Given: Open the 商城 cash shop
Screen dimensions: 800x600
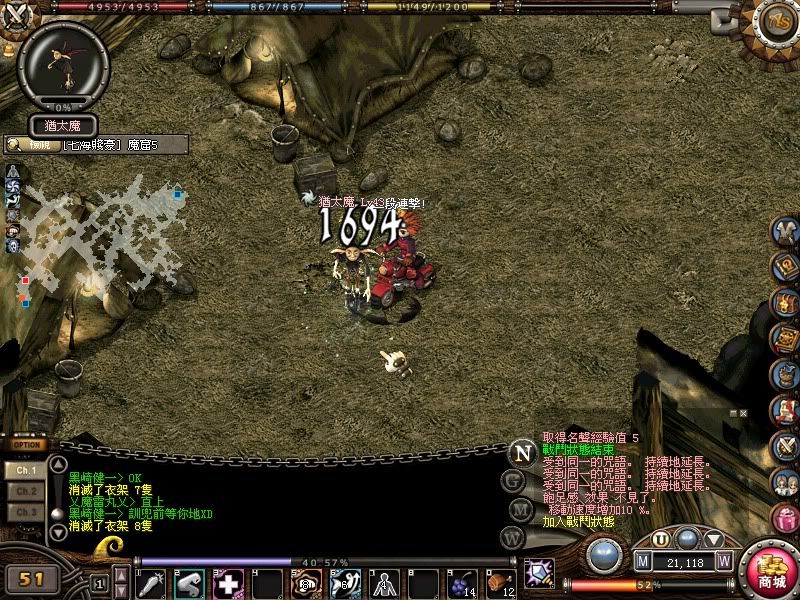Looking at the screenshot, I should (771, 570).
